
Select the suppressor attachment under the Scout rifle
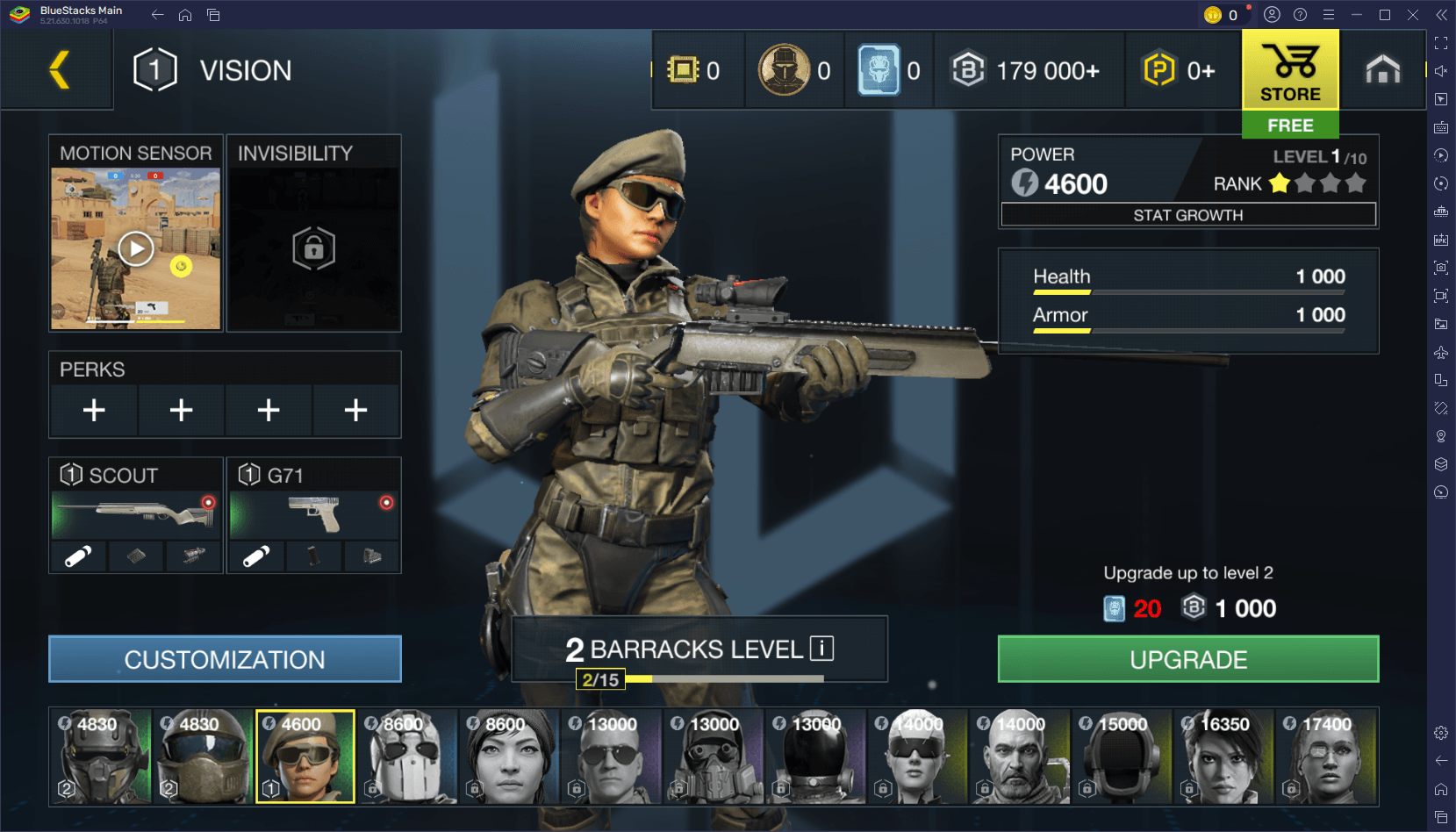[77, 556]
